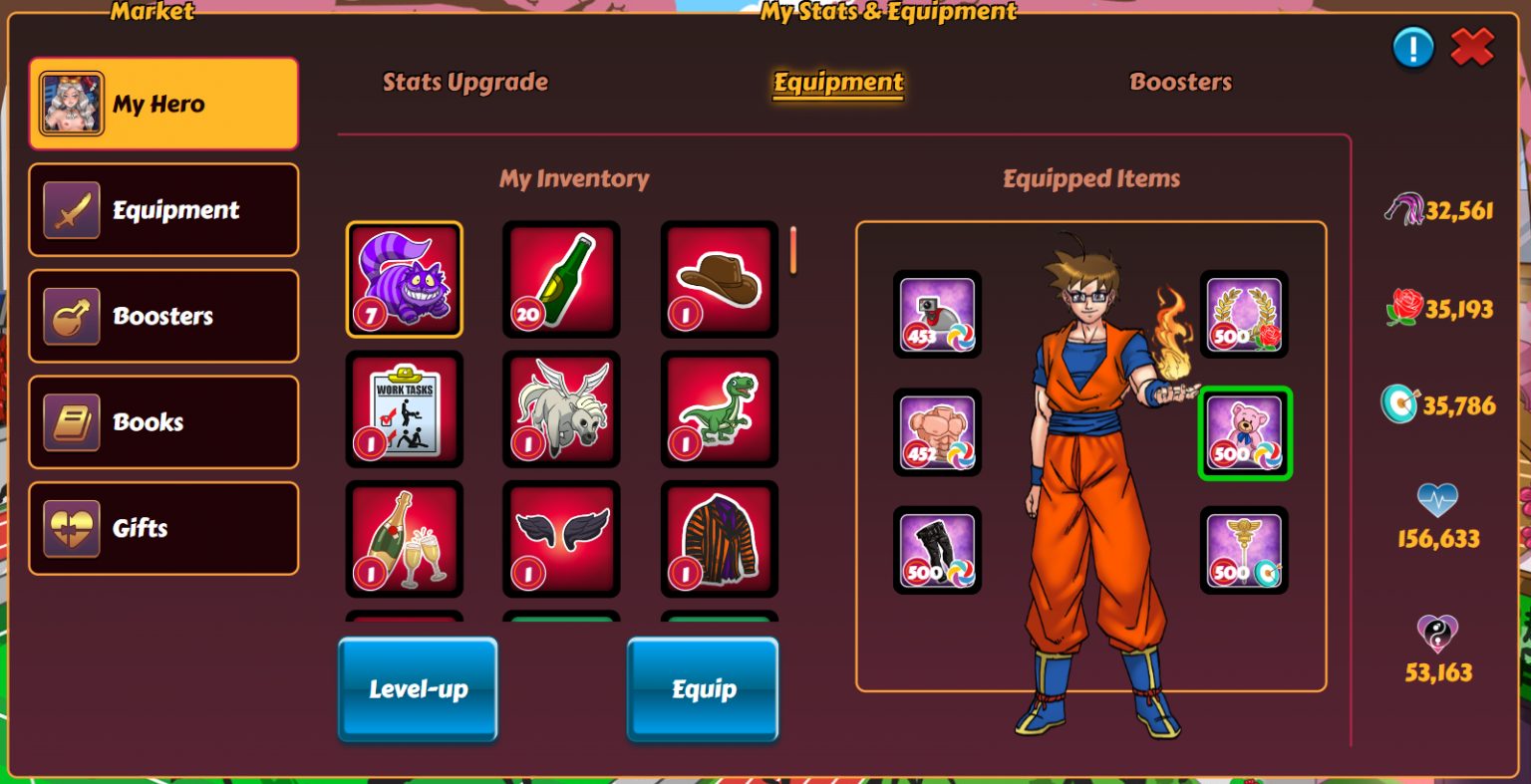The height and width of the screenshot is (784, 1531).
Task: Switch to the top Boosters tab
Action: (x=1180, y=83)
